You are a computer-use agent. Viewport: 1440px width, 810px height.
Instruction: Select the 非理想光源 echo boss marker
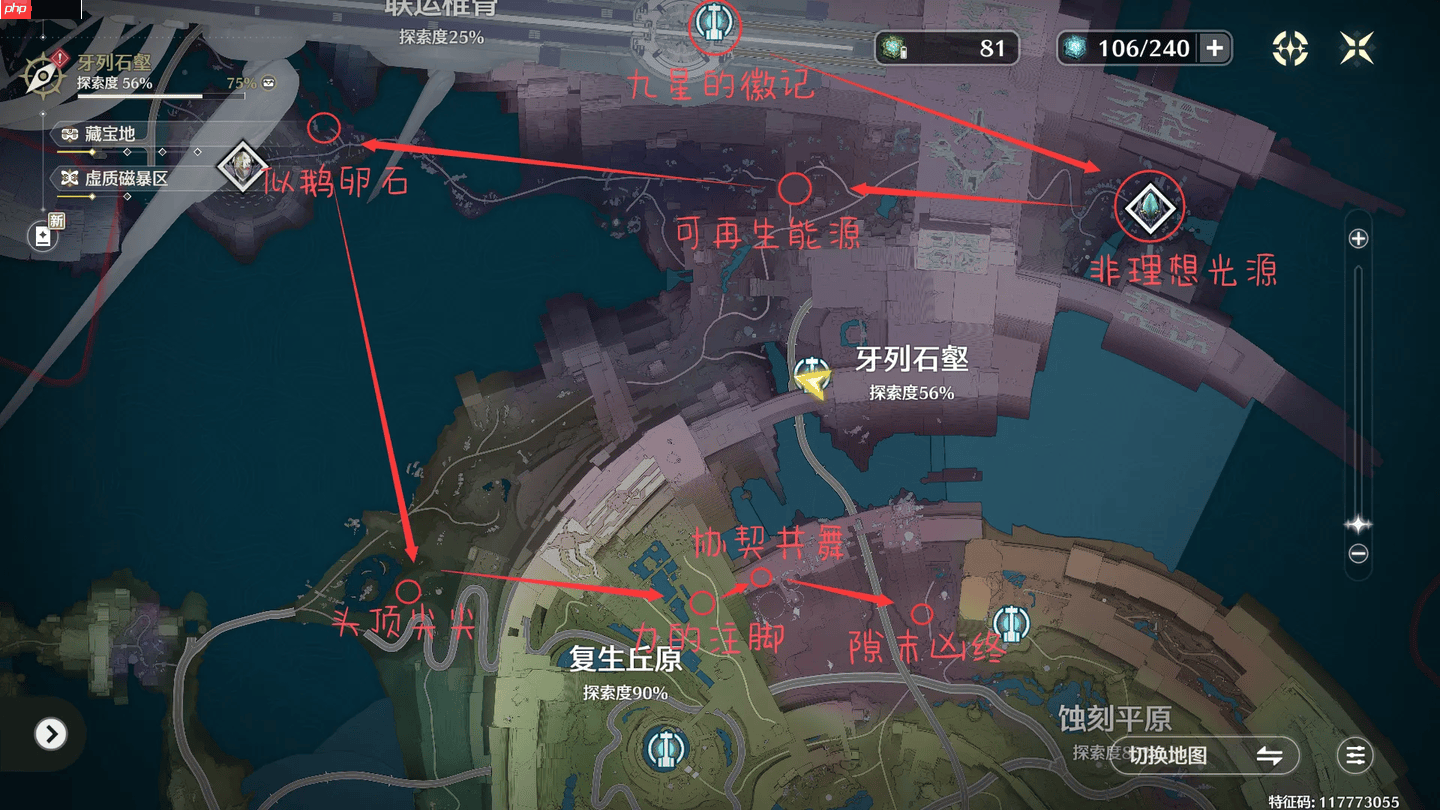tap(1150, 207)
